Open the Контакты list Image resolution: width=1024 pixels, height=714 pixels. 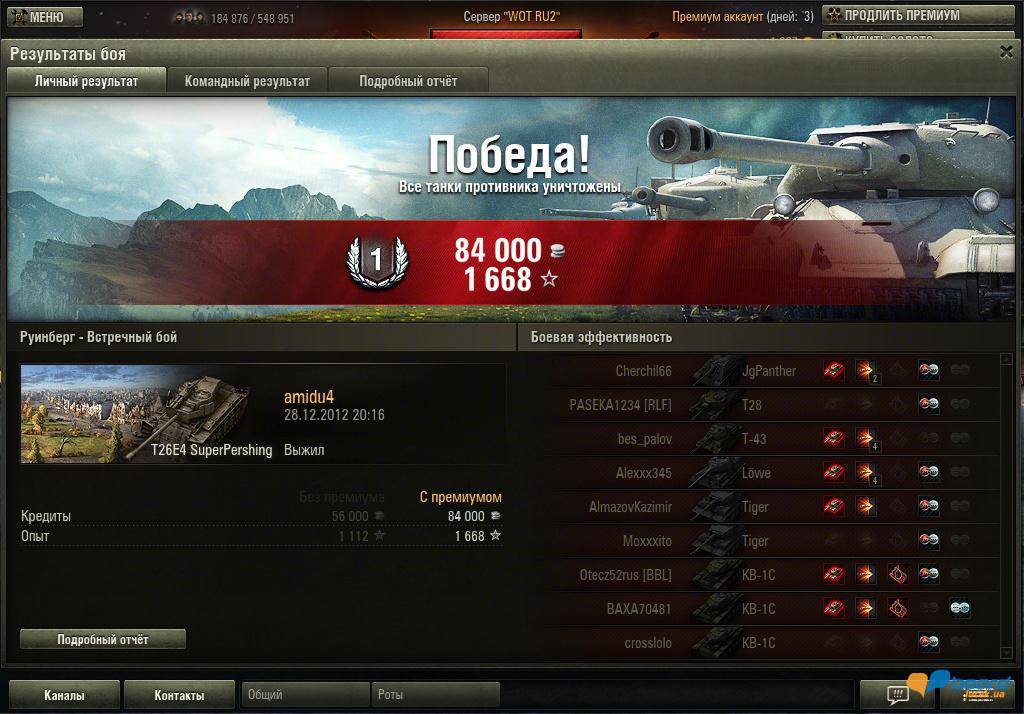(179, 695)
